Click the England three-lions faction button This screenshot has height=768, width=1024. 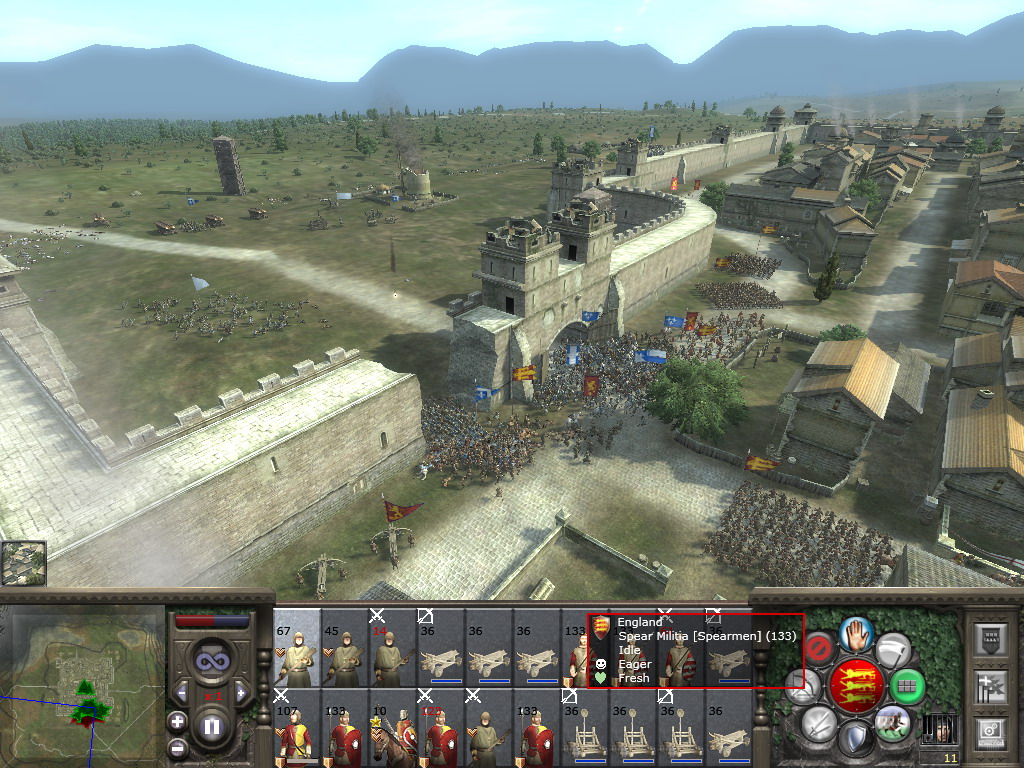point(857,685)
